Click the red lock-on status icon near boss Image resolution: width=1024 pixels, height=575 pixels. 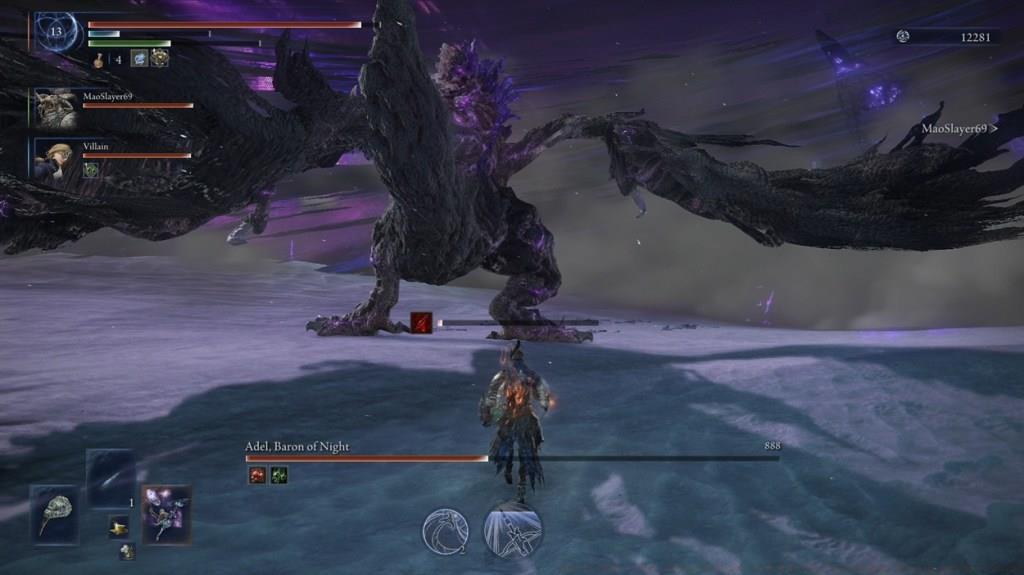[422, 322]
